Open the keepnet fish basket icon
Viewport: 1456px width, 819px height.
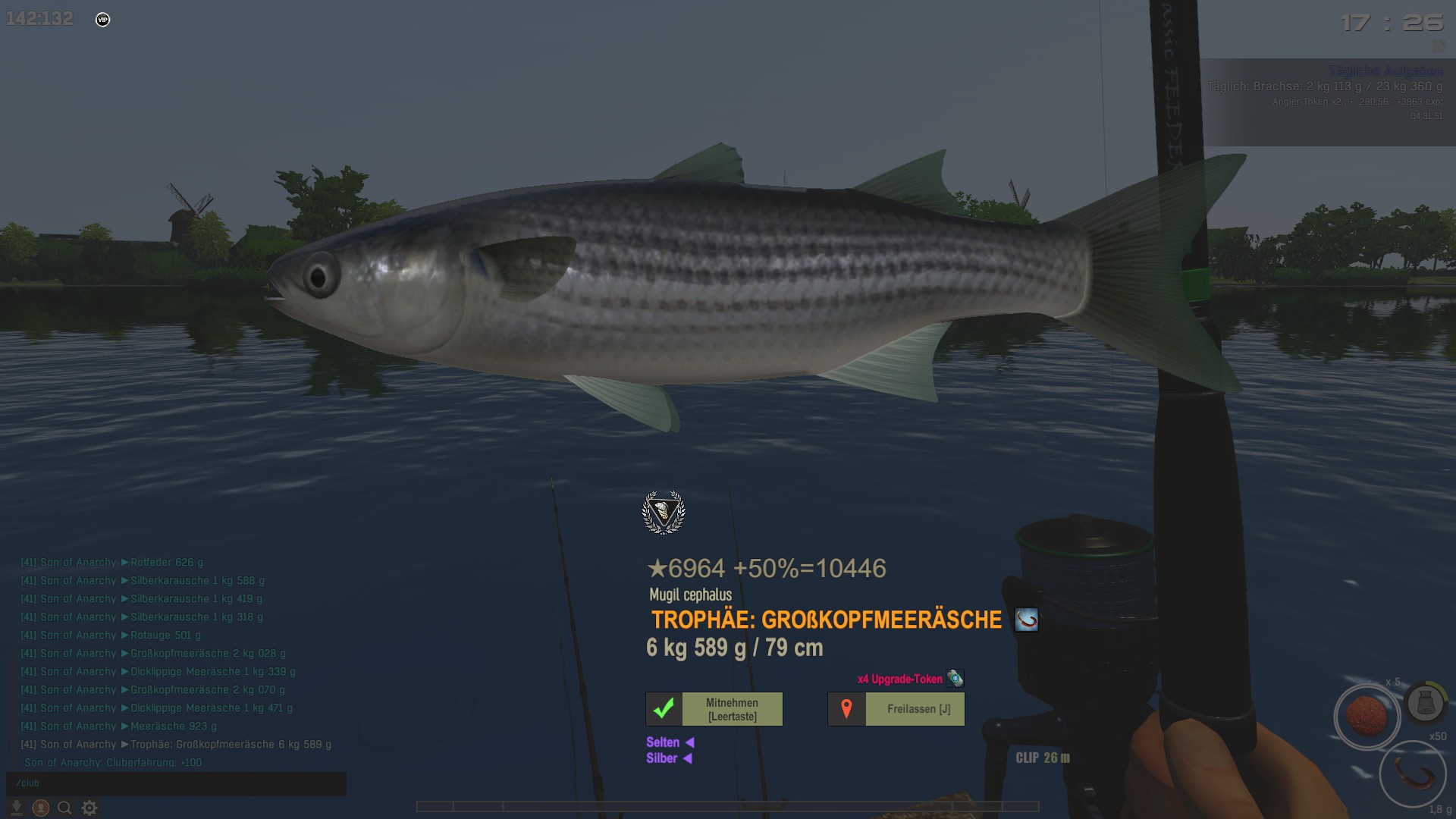tap(1425, 704)
